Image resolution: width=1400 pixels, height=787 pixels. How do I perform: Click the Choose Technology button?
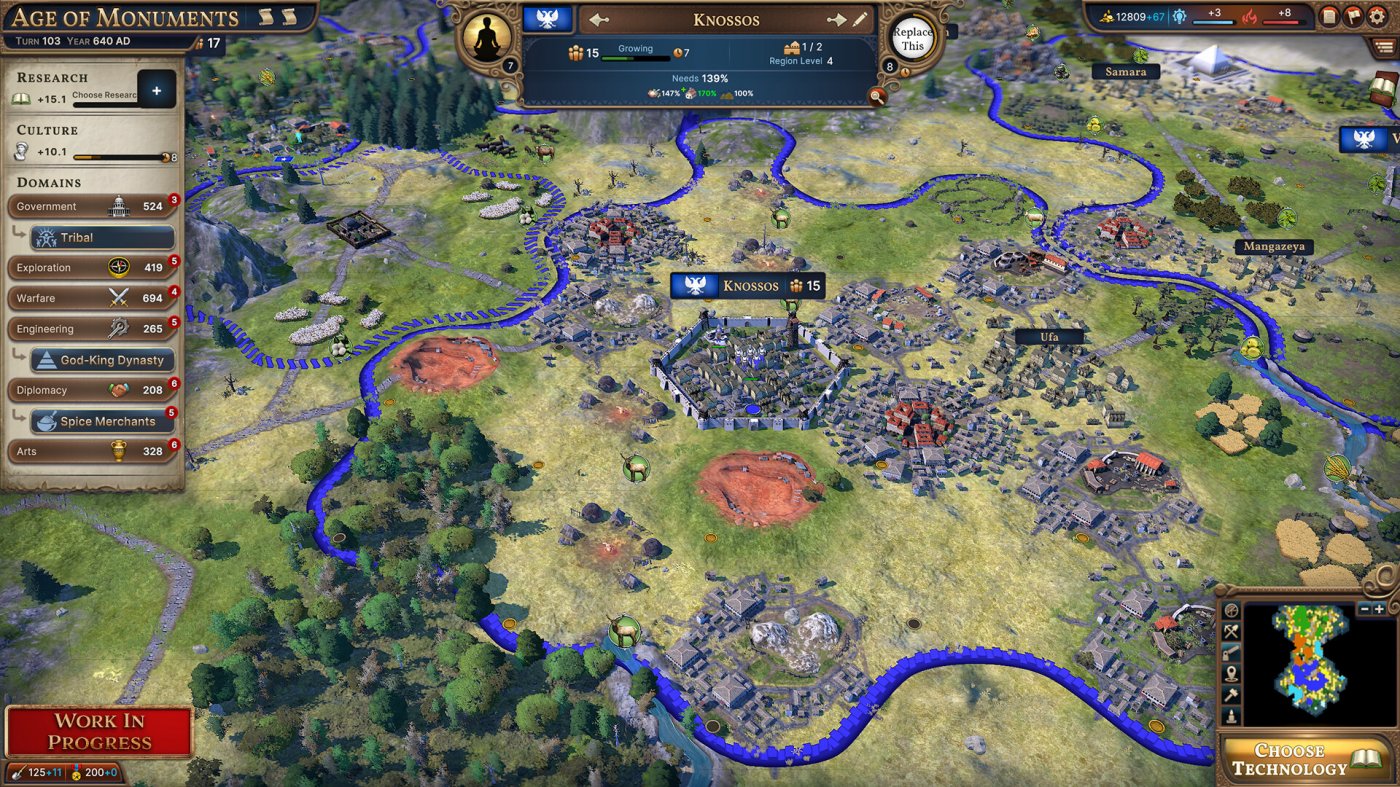(x=1300, y=760)
